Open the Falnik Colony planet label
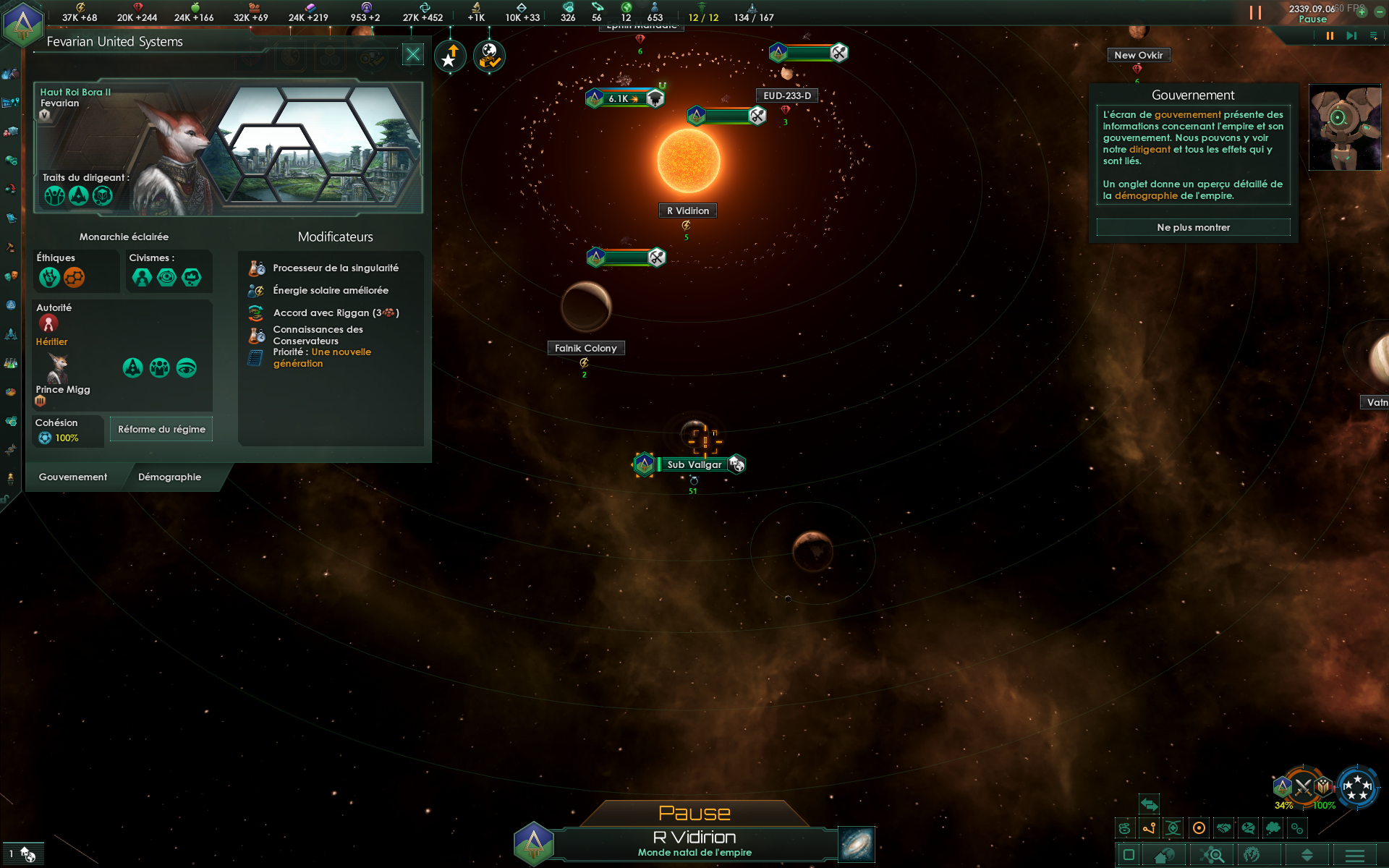 [586, 348]
